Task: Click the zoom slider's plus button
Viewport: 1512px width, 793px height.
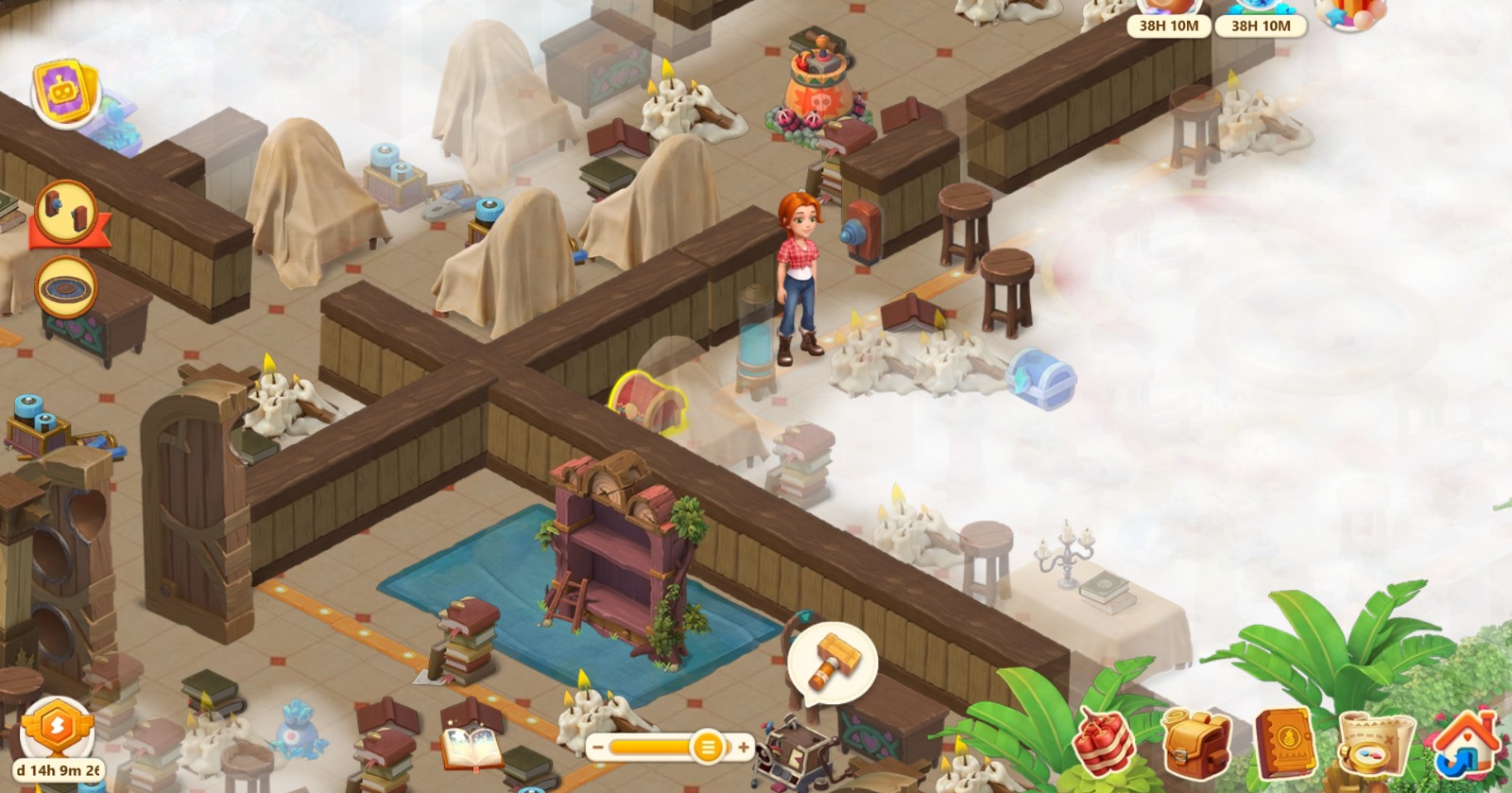Action: coord(744,748)
